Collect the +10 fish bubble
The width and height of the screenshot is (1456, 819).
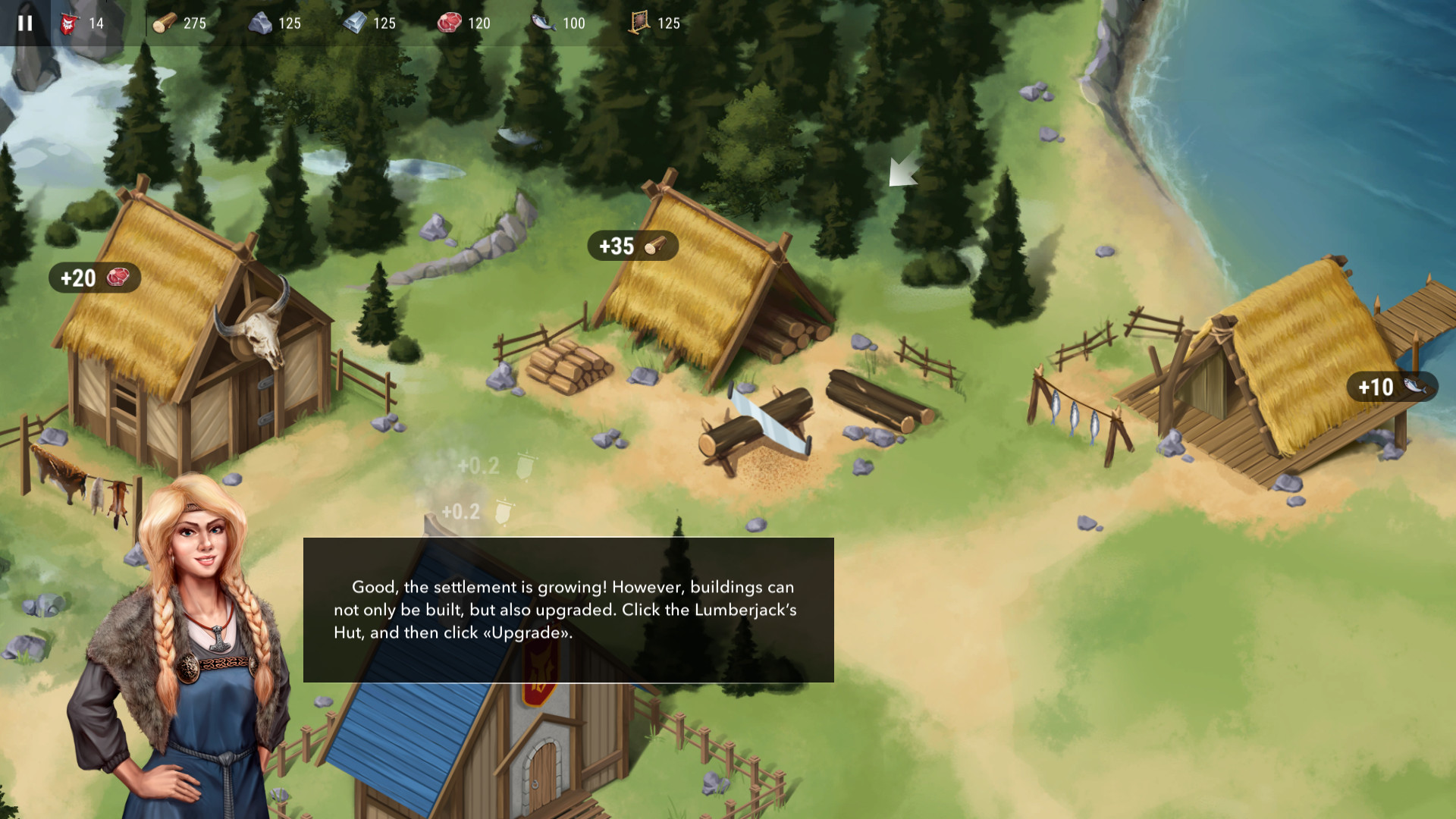tap(1391, 387)
